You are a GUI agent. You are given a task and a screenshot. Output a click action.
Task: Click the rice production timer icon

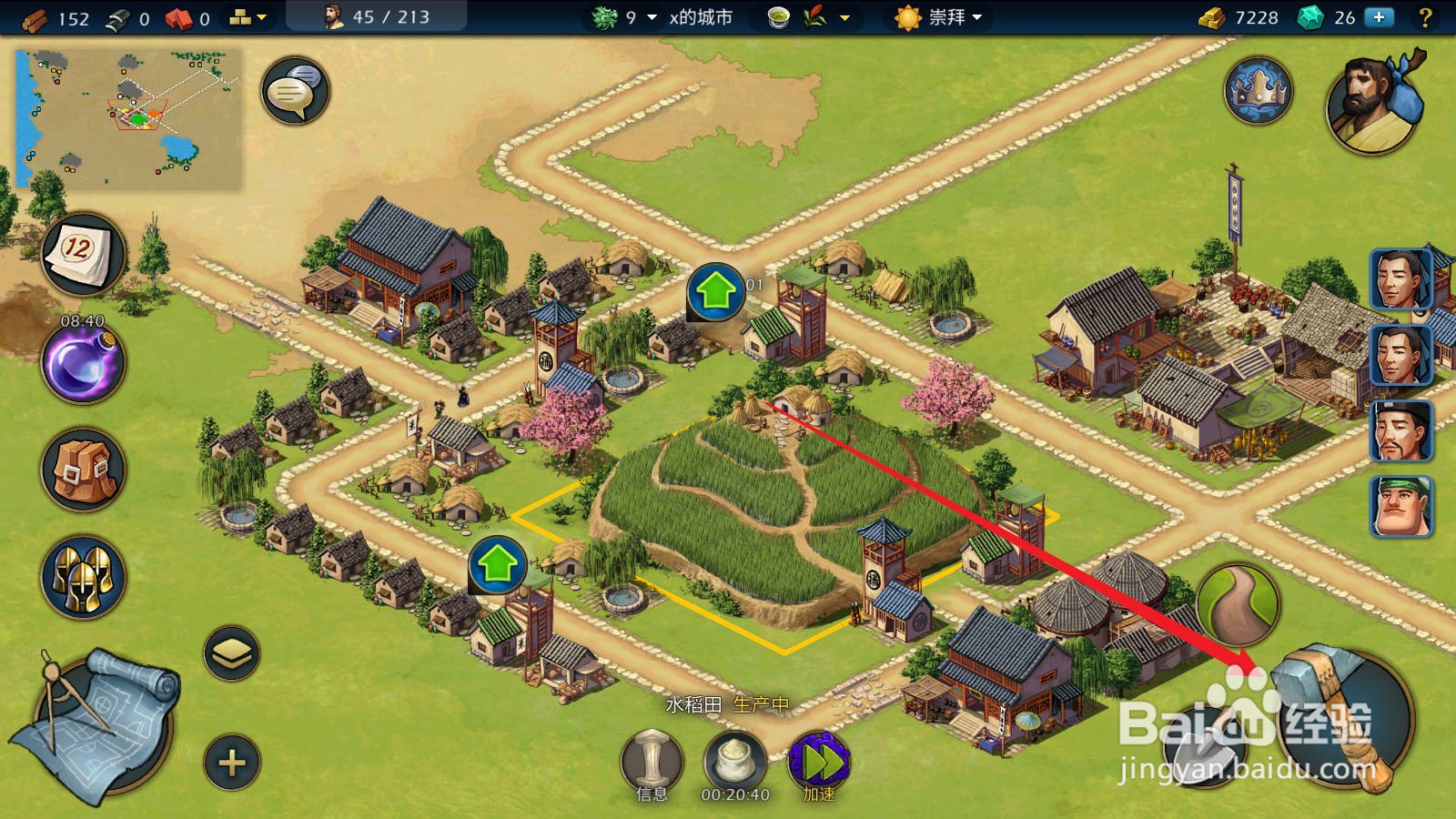735,761
